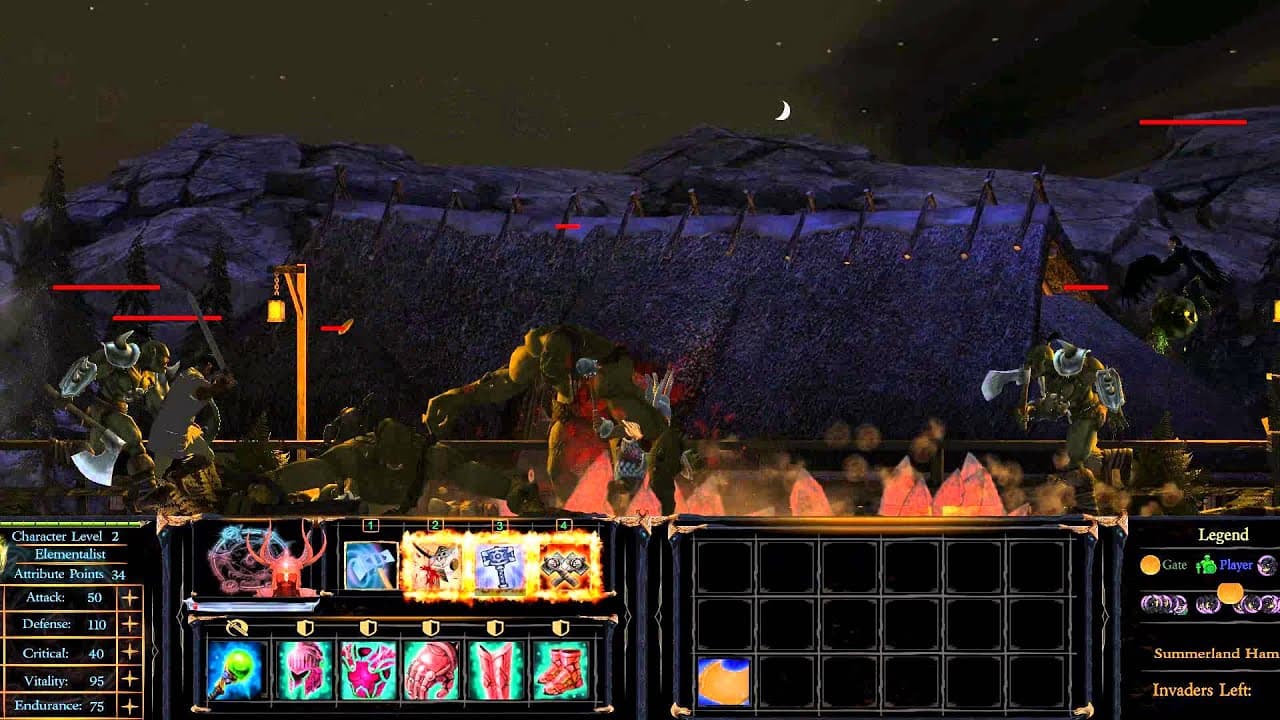Click the Player entry in the Legend
1280x720 pixels.
(1225, 565)
